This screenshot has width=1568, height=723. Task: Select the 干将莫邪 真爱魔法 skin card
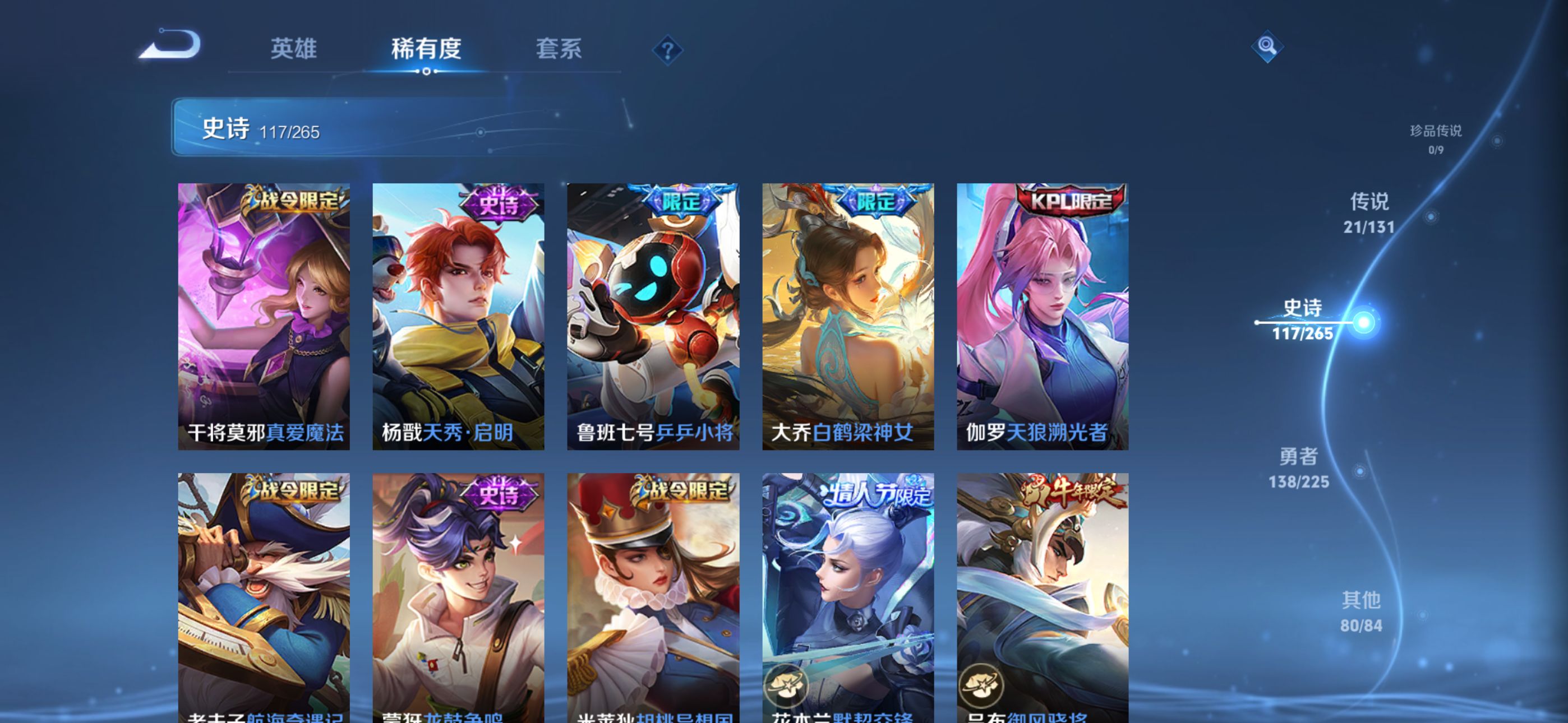tap(264, 317)
